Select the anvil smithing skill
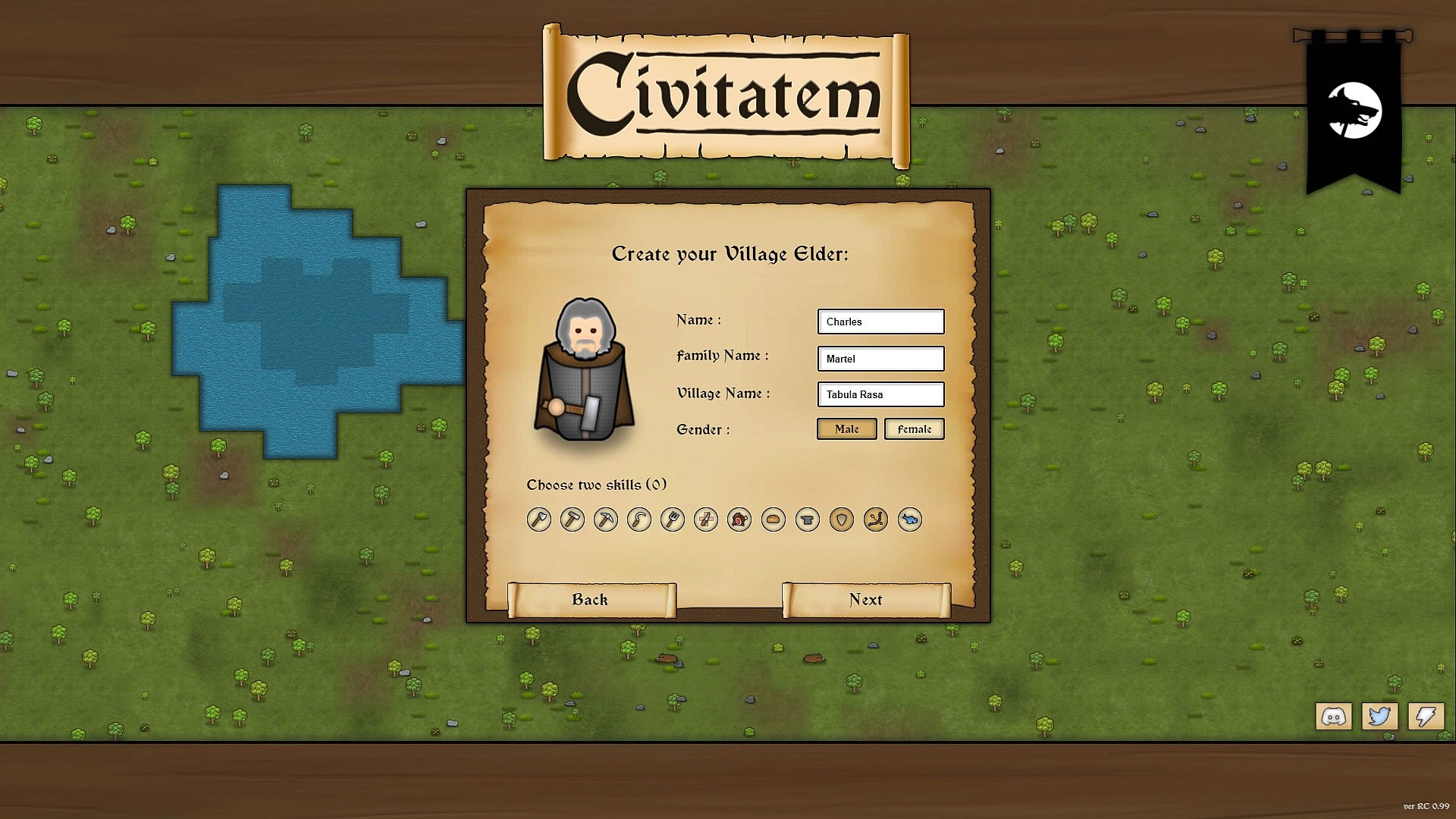This screenshot has height=819, width=1456. pyautogui.click(x=807, y=519)
